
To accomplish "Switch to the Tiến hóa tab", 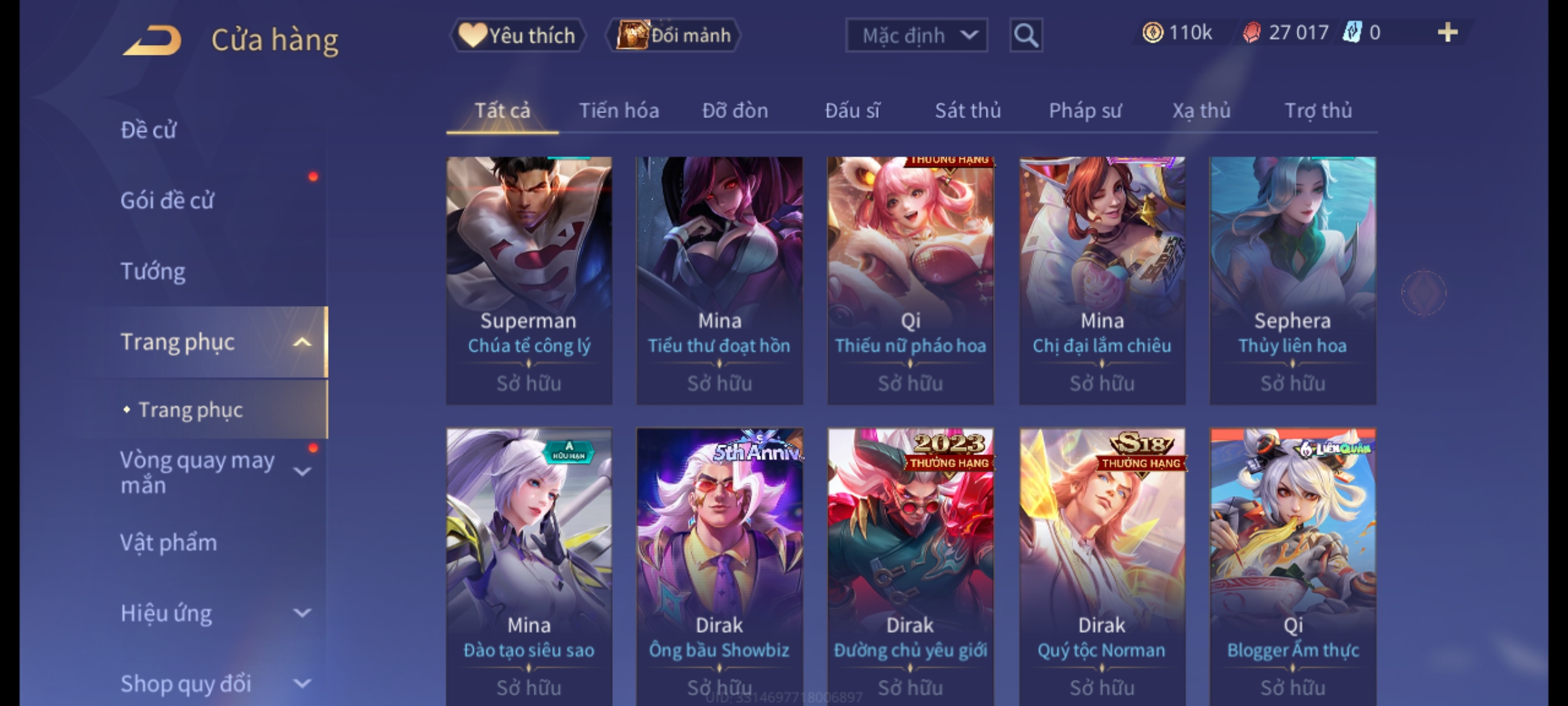I will (x=619, y=111).
